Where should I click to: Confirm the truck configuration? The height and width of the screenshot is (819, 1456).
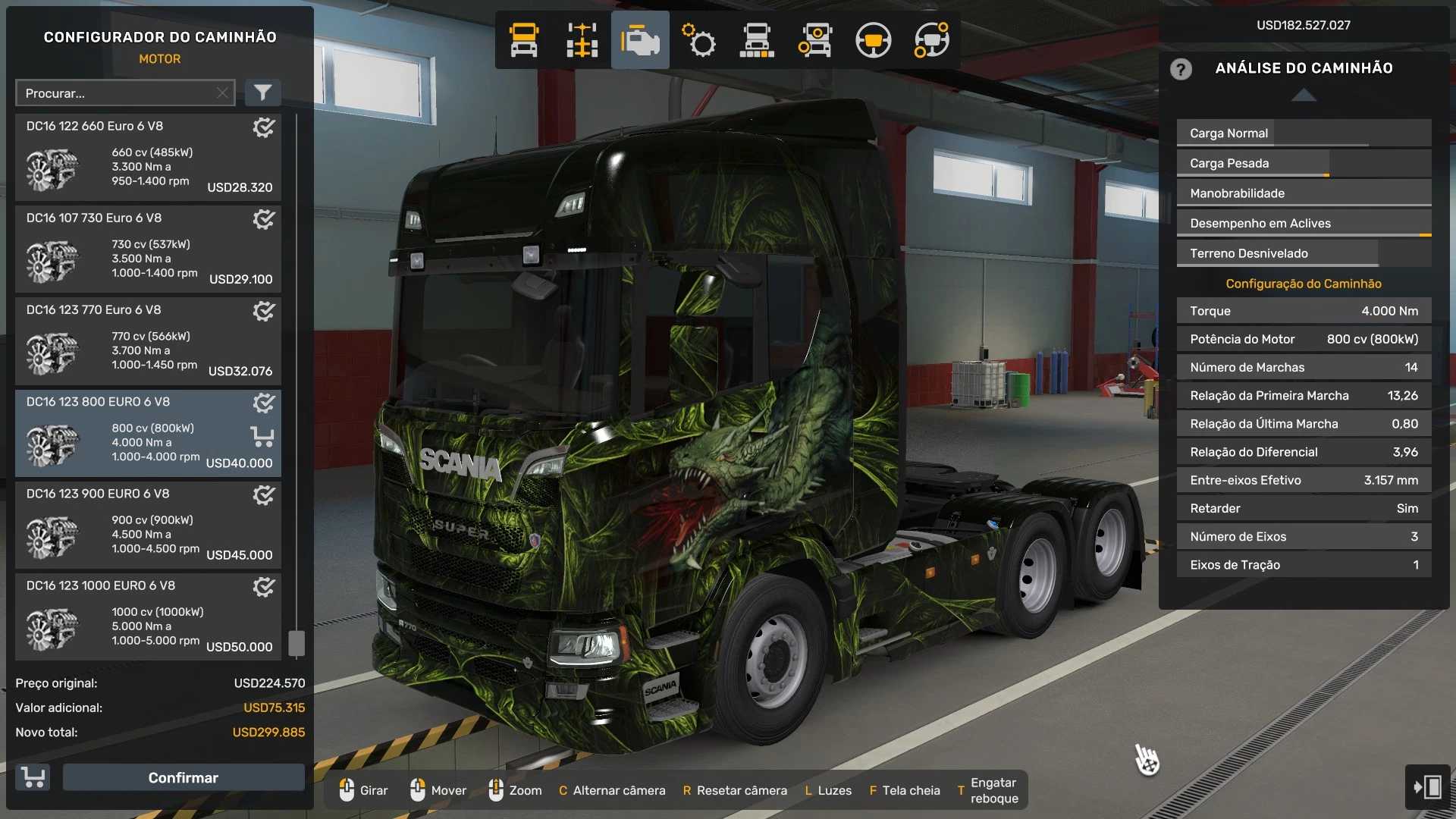coord(183,777)
